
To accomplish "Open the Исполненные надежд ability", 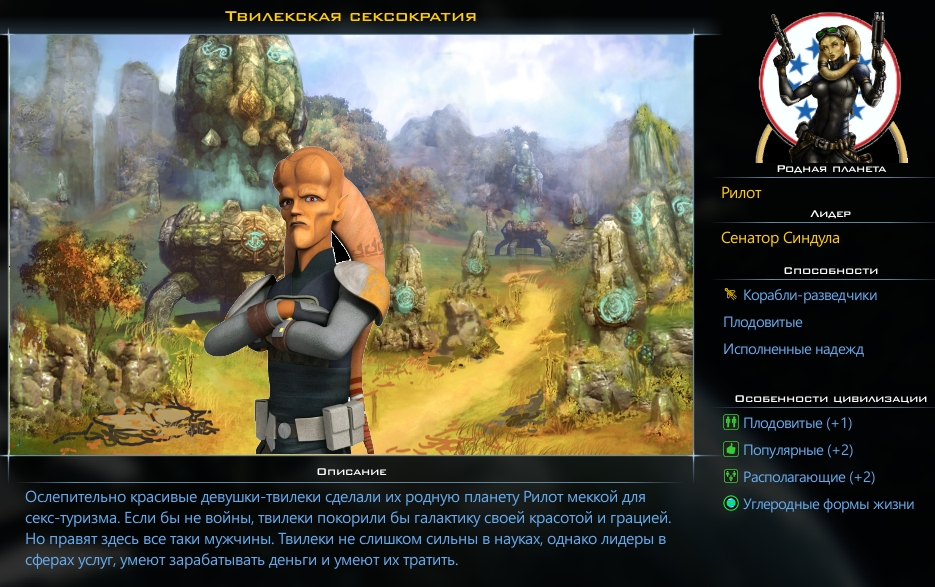I will point(793,349).
